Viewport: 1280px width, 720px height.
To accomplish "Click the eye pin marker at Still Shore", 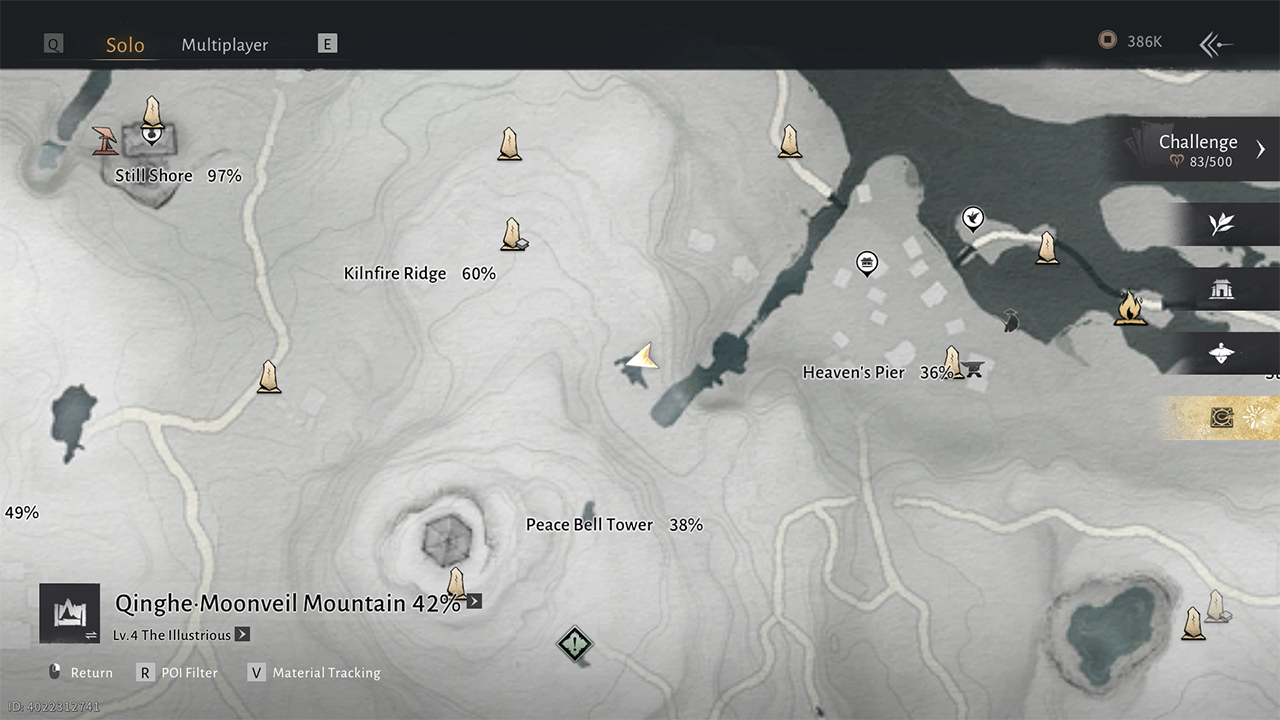I will pos(151,132).
